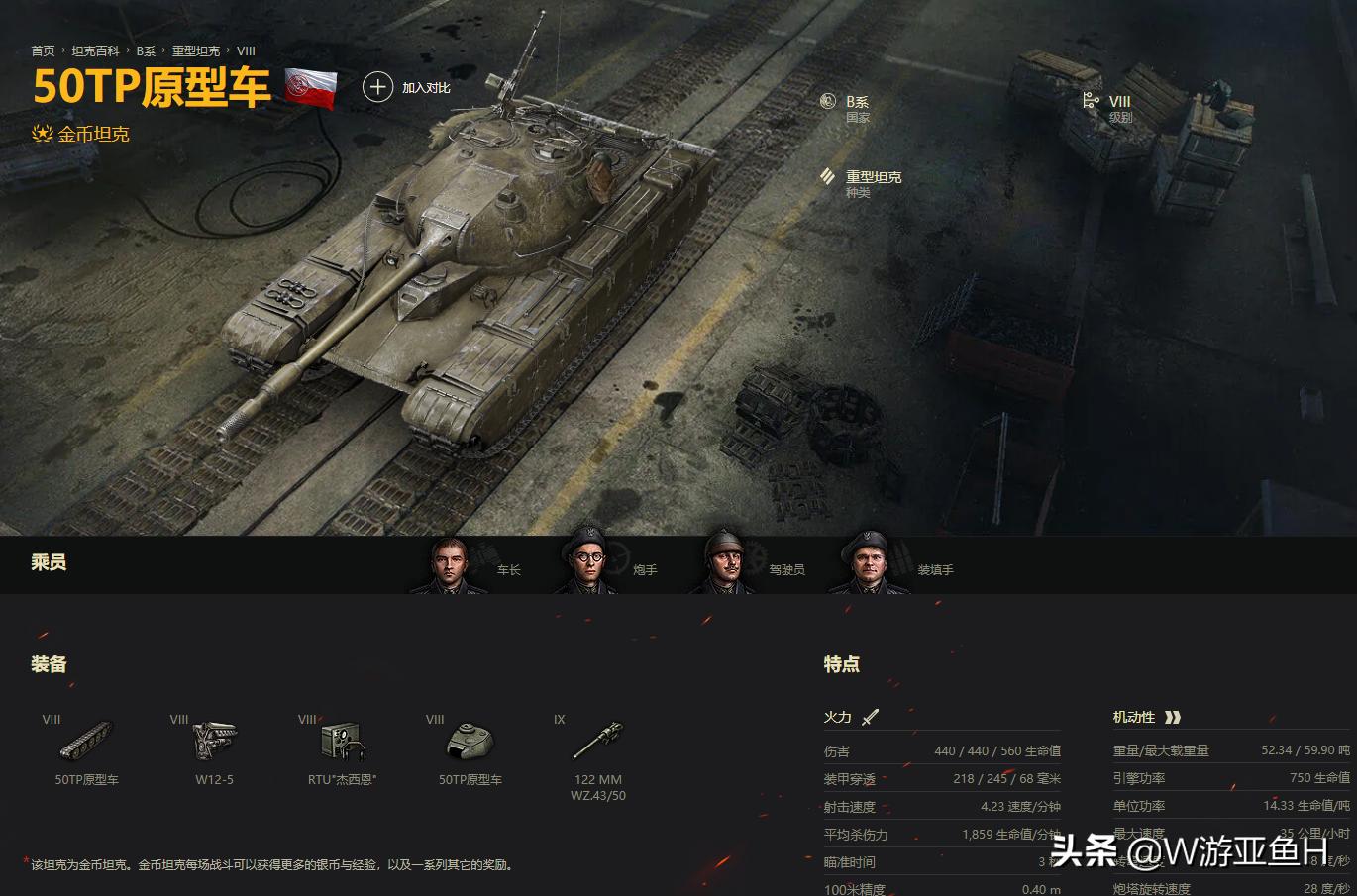The image size is (1357, 896).
Task: Click the 122 MM WZ.43/50 gun icon
Action: [x=597, y=740]
